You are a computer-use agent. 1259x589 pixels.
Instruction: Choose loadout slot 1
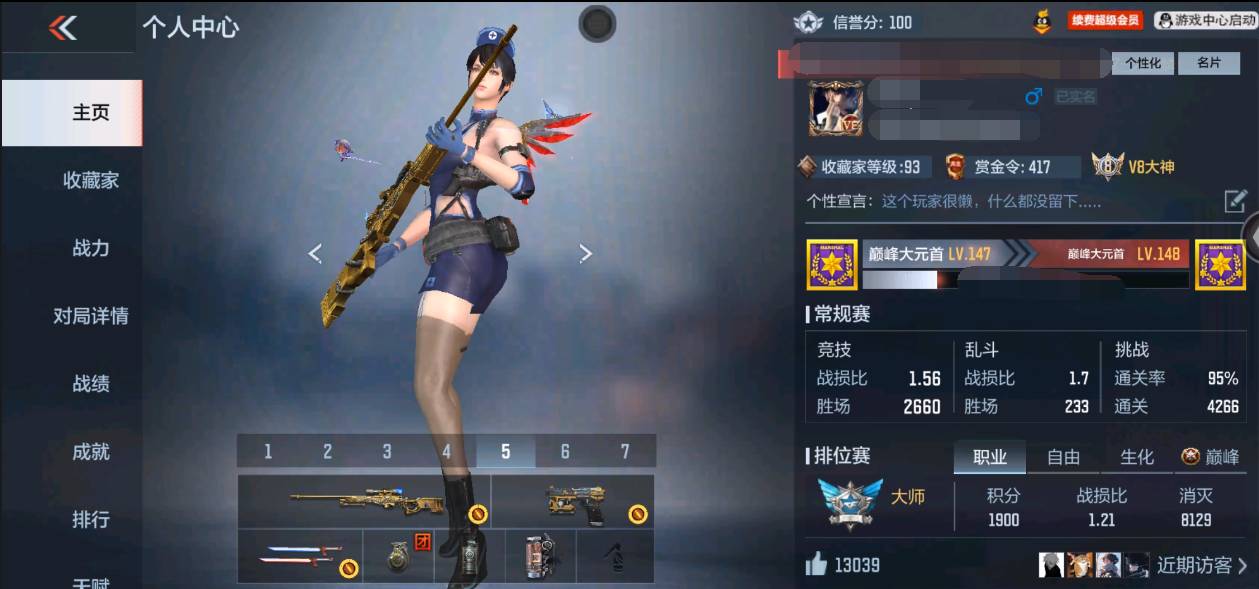(x=268, y=452)
